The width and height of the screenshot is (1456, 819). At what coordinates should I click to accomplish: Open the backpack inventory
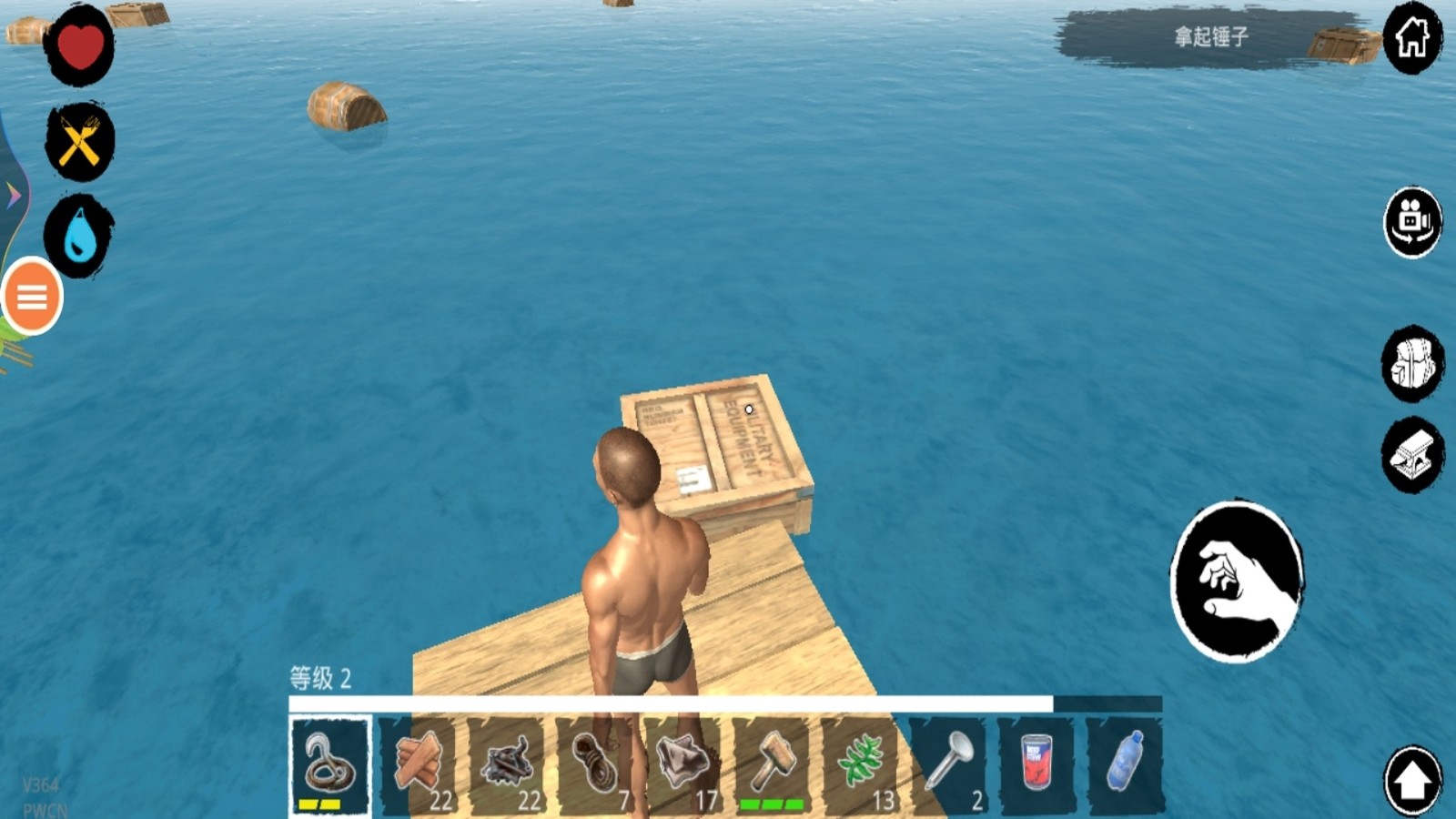tap(1412, 363)
